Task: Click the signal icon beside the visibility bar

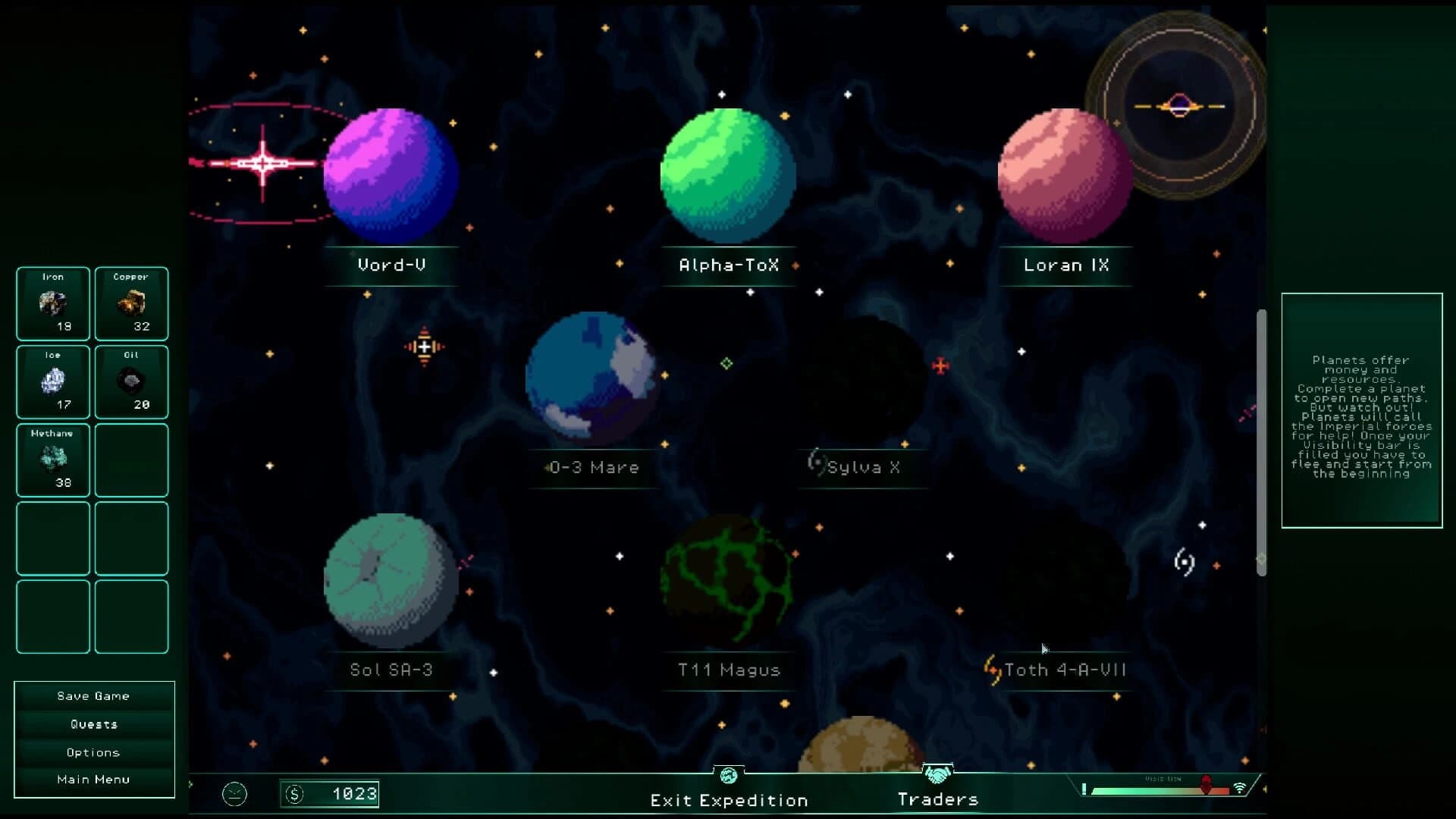Action: pyautogui.click(x=1241, y=787)
